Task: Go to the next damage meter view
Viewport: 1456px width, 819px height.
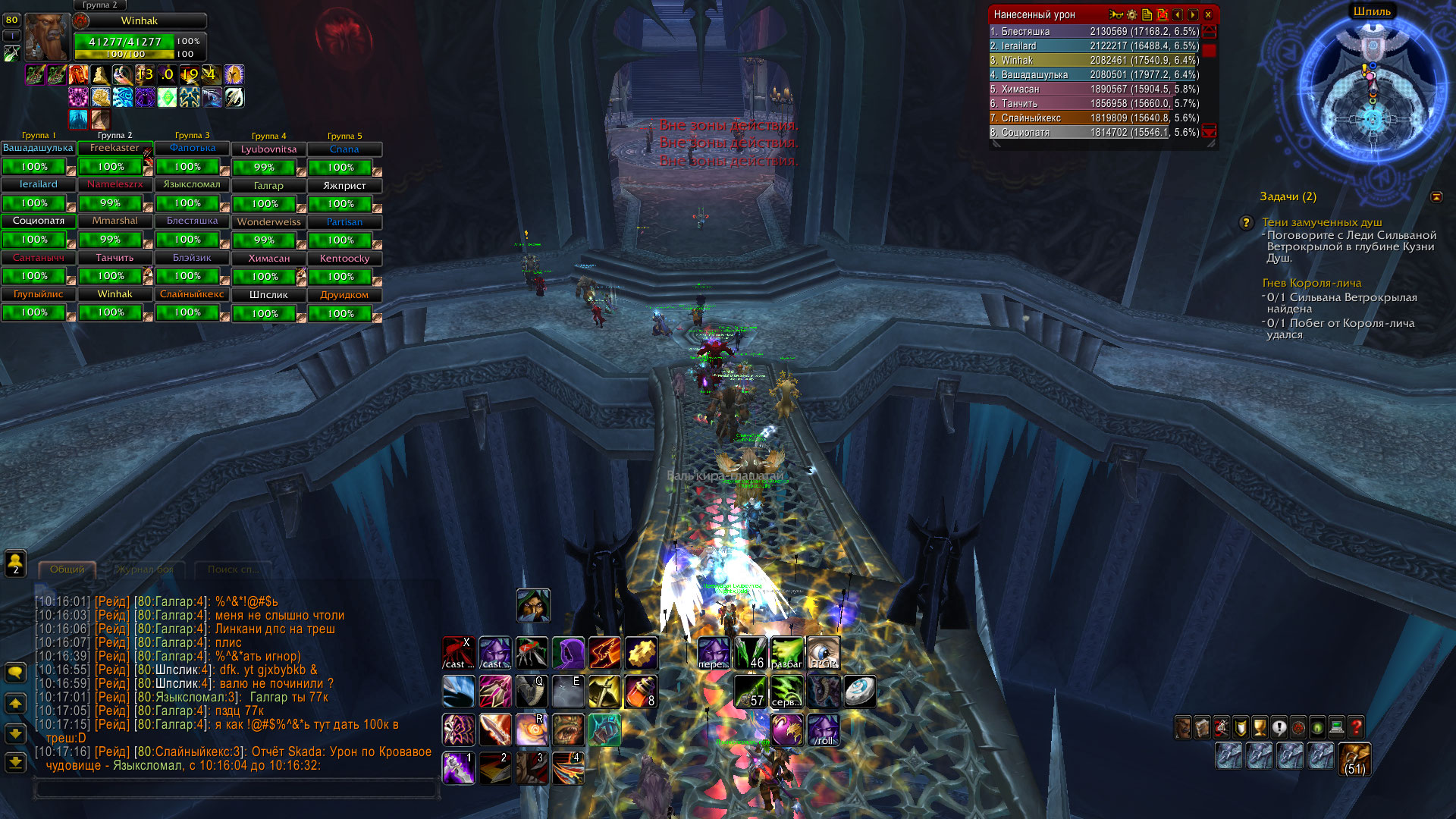Action: pos(1193,14)
